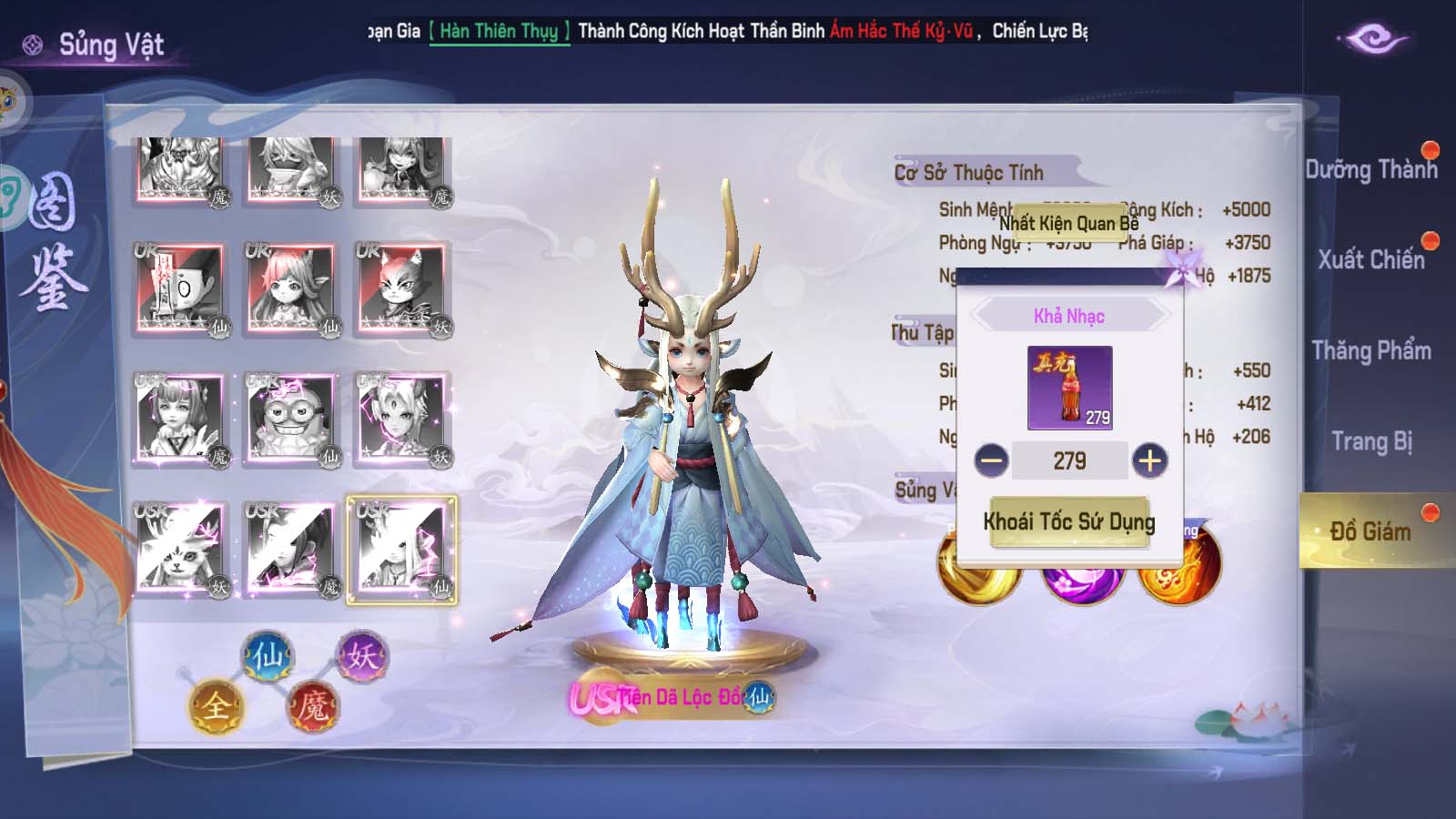Go back via the Sủng Vật header

tap(96, 45)
